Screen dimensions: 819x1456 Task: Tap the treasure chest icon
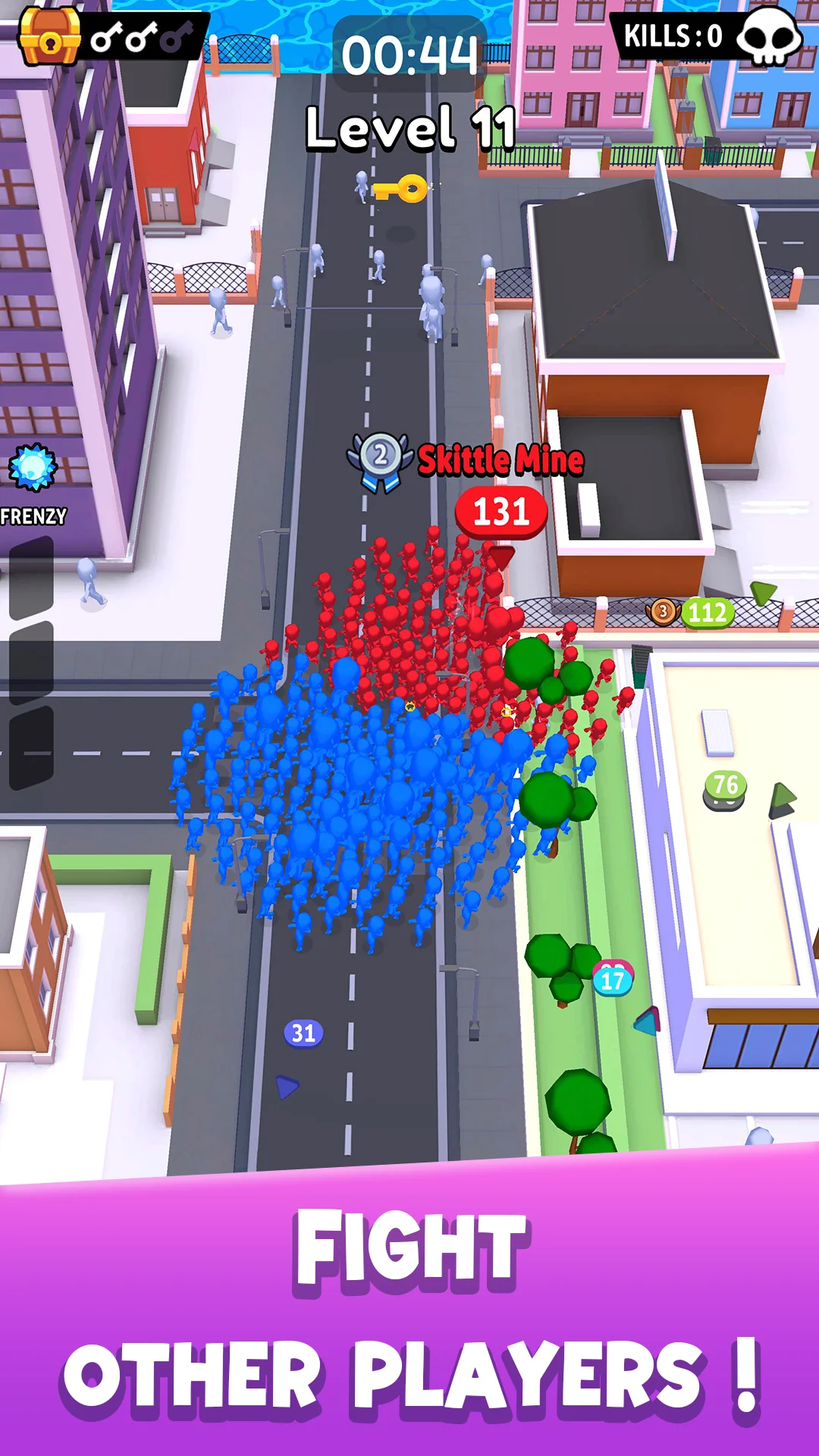[x=49, y=36]
